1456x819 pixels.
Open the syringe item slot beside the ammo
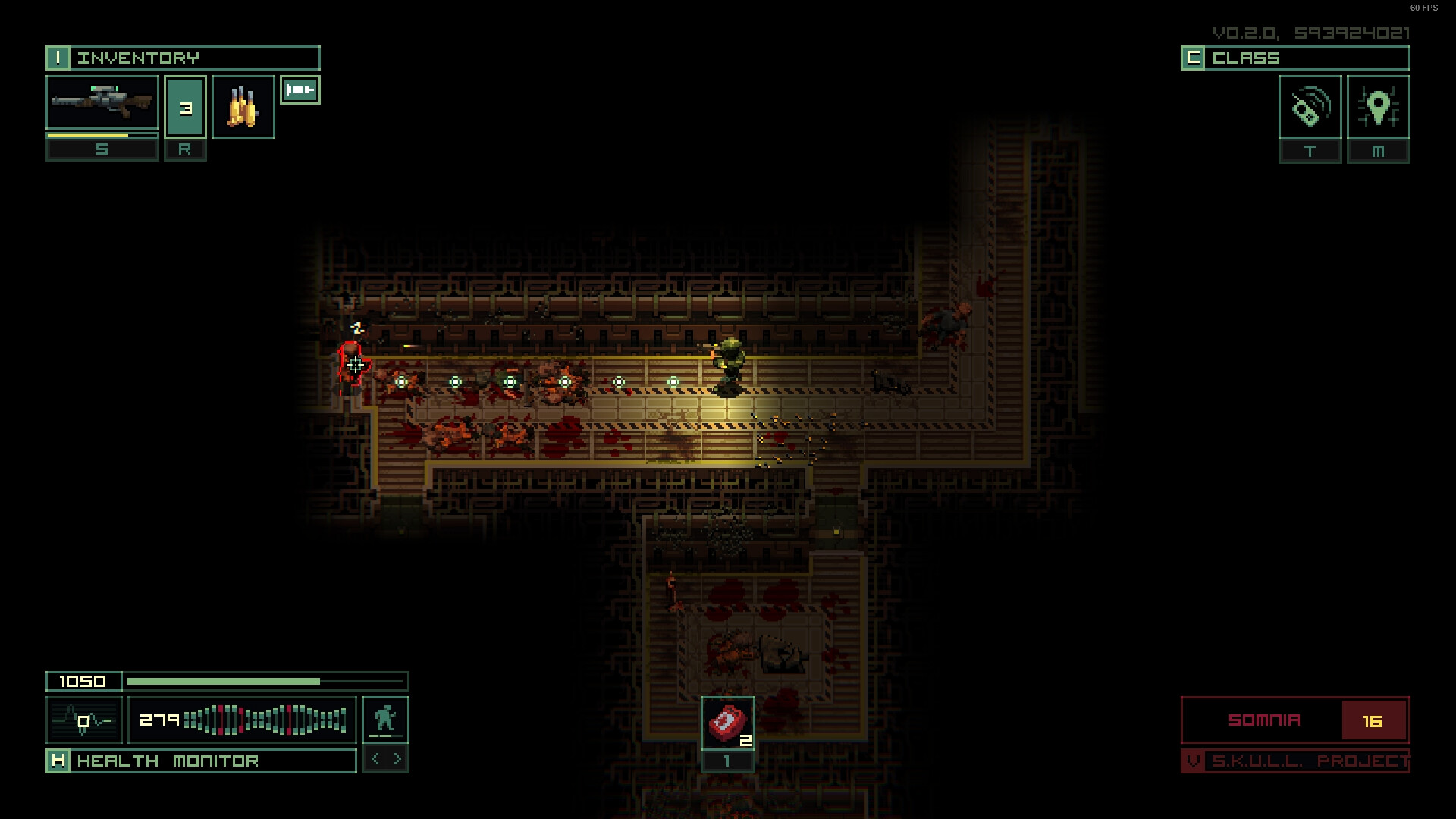(x=300, y=89)
